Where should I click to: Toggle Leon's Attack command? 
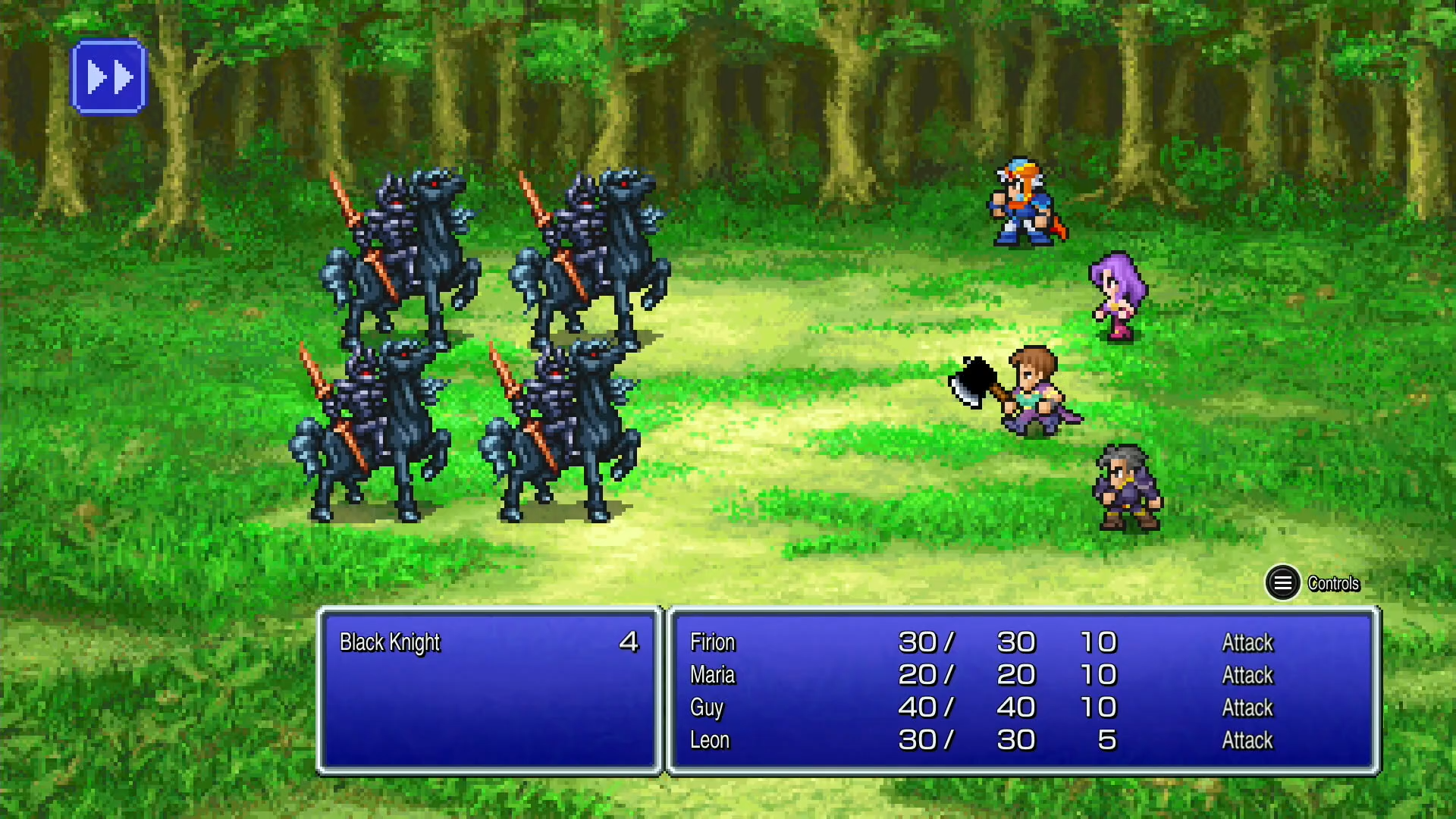(x=1247, y=740)
